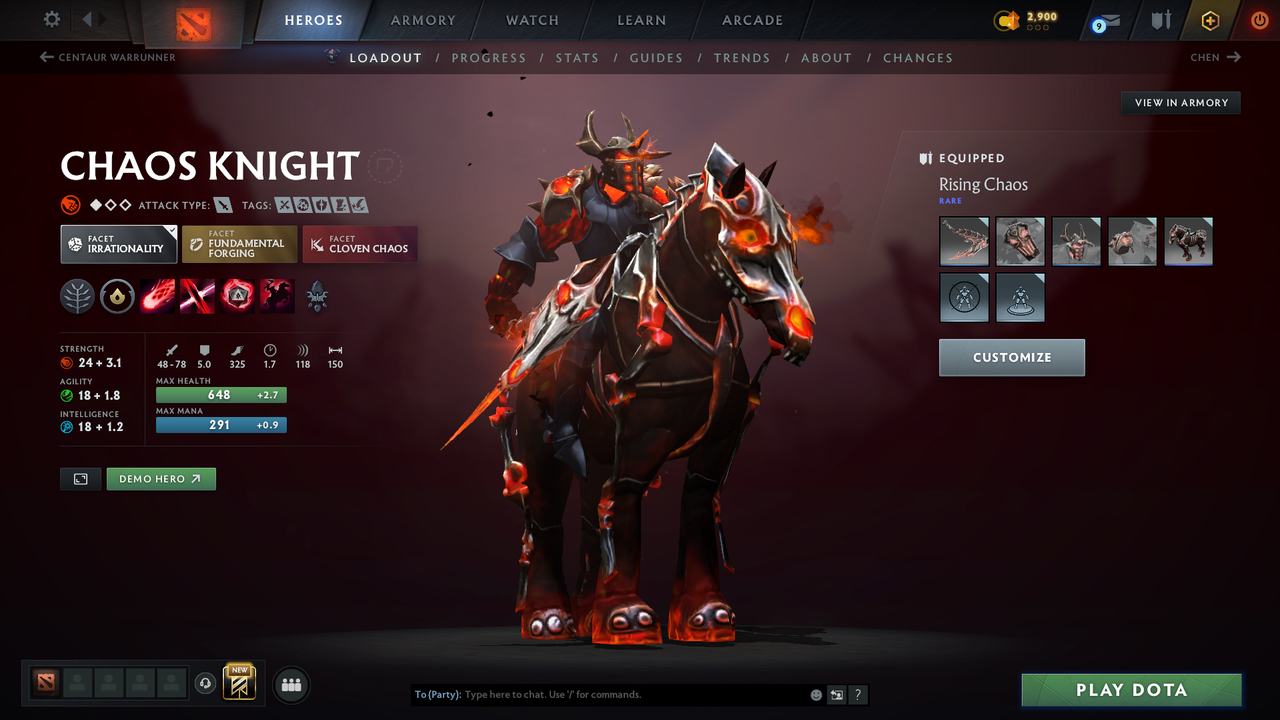Open the Phantasm ultimate ability icon
This screenshot has height=720, width=1280.
point(277,296)
